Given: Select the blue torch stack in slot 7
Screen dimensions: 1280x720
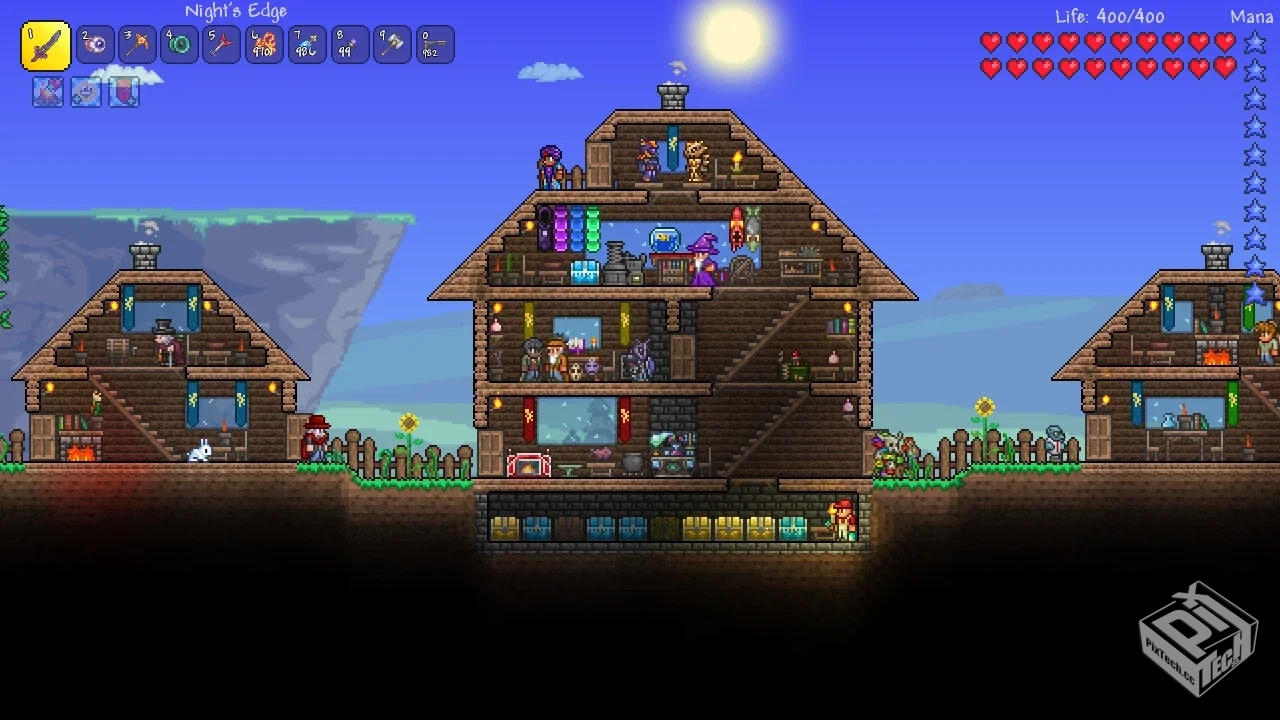Looking at the screenshot, I should coord(307,45).
